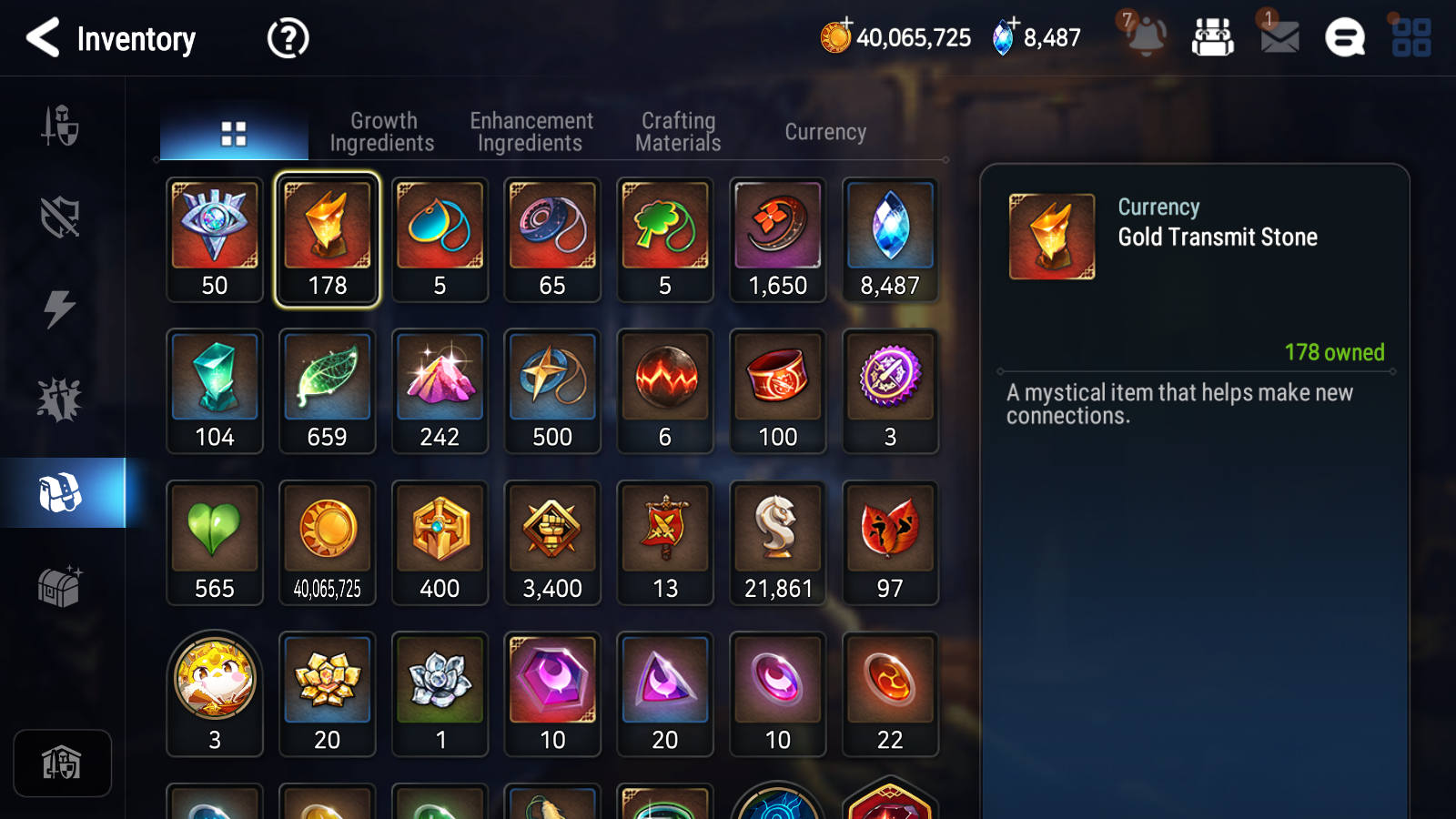
Task: Open the mailbox envelope icon
Action: [x=1279, y=37]
